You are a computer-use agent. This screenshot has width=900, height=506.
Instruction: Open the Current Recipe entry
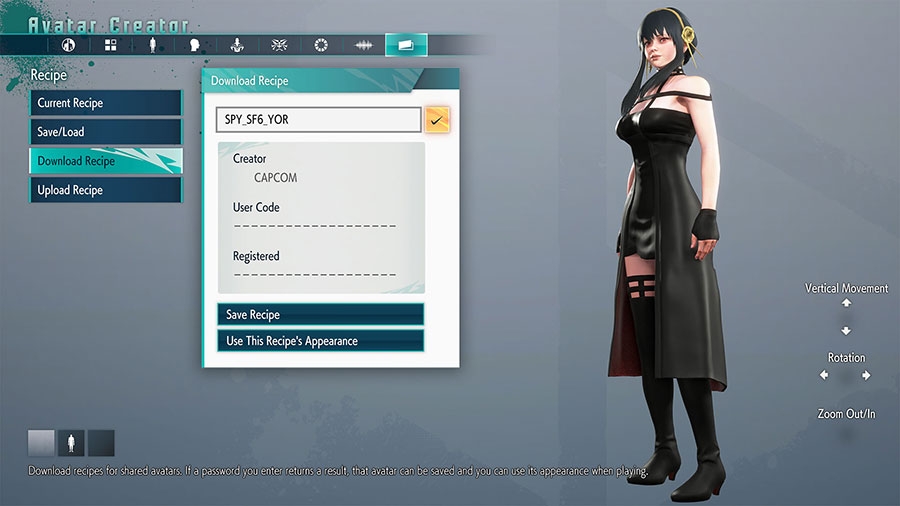105,103
